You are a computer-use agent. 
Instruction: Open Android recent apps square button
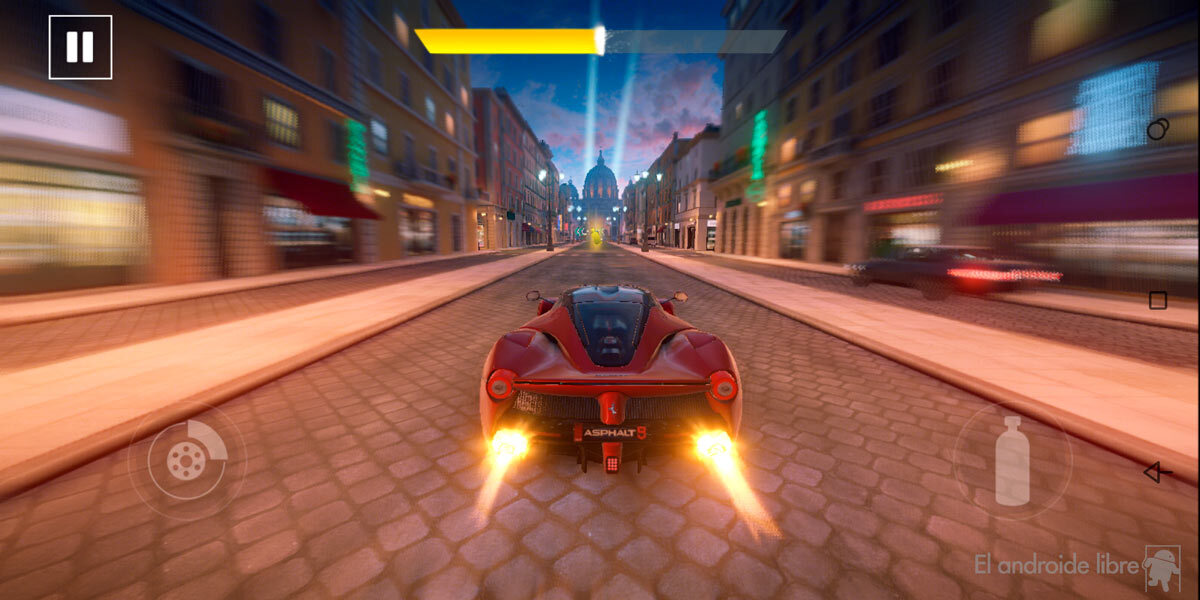tap(1158, 300)
